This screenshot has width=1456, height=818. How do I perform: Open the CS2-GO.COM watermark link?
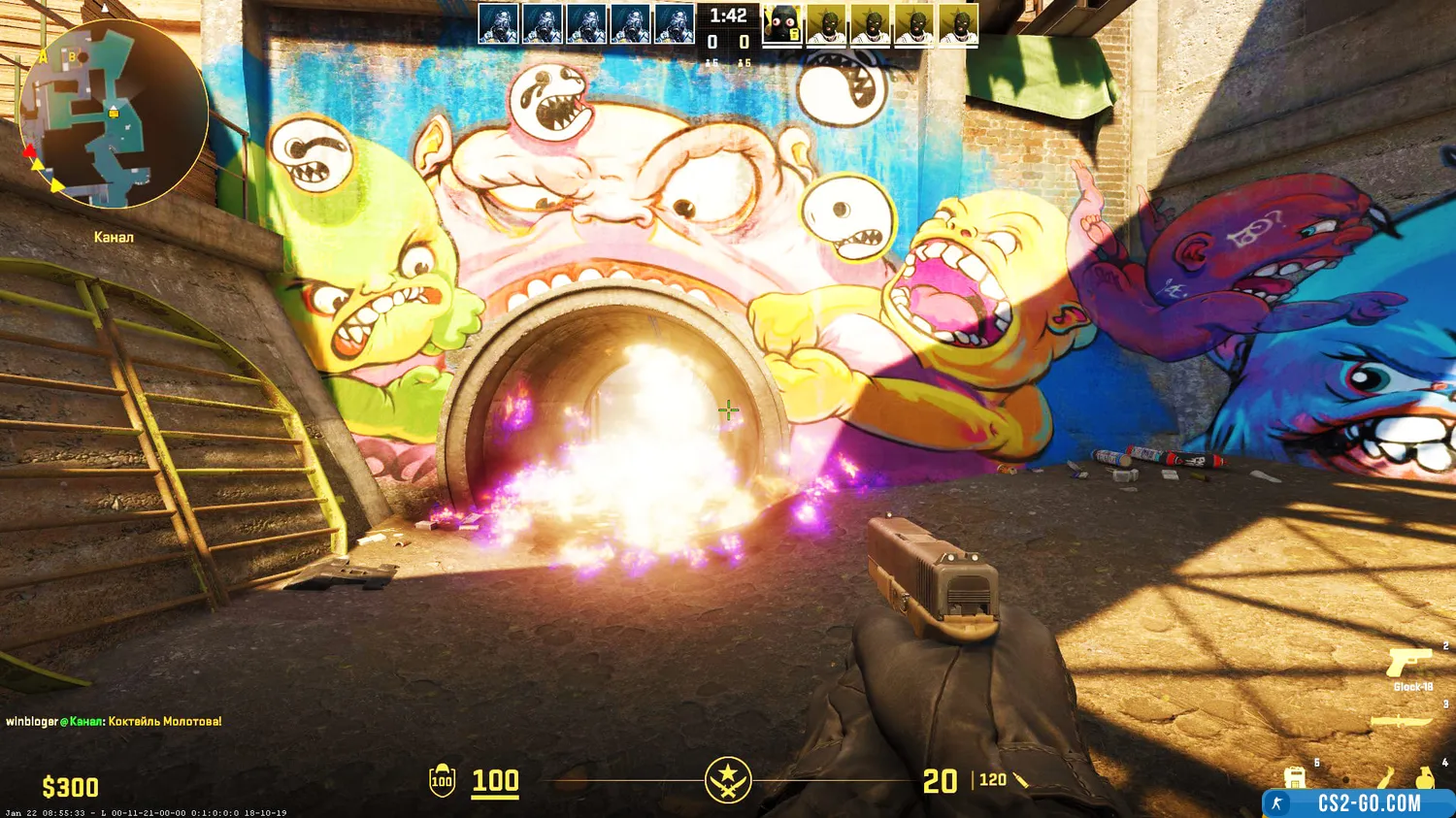(x=1359, y=803)
